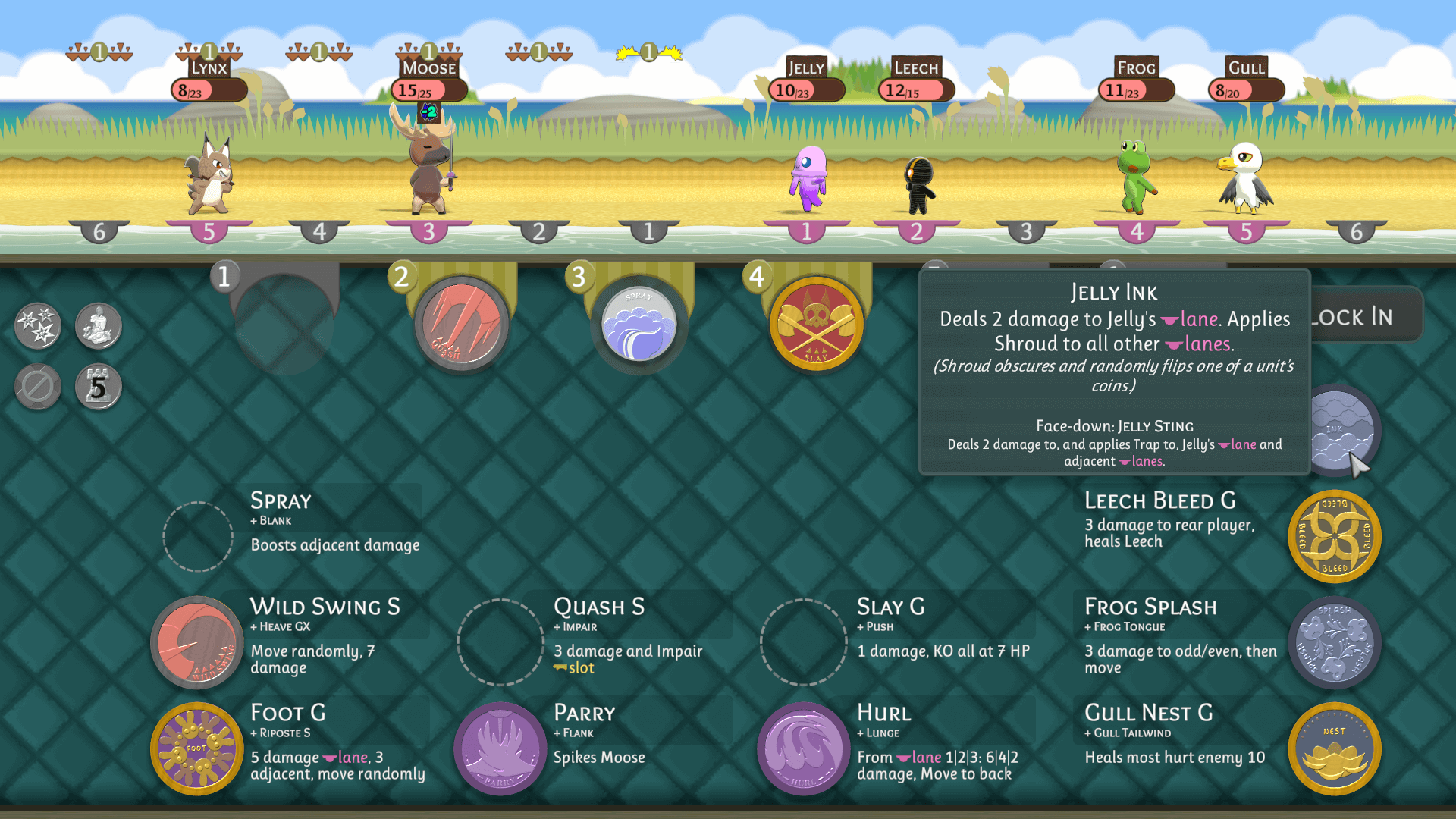Pick the Wild Swing S coin
This screenshot has width=1456, height=819.
[197, 642]
